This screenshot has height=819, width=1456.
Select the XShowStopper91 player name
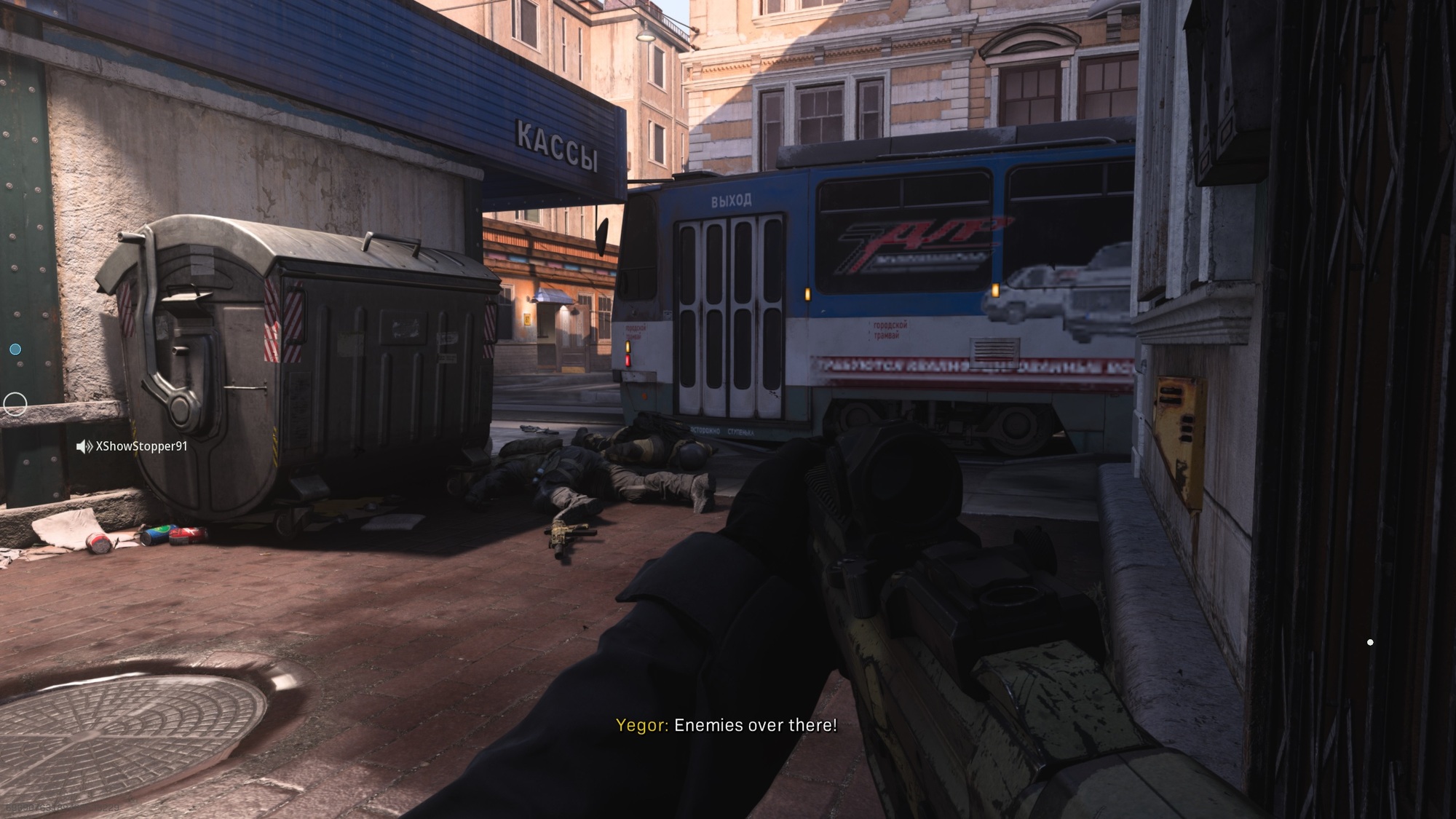pyautogui.click(x=142, y=446)
